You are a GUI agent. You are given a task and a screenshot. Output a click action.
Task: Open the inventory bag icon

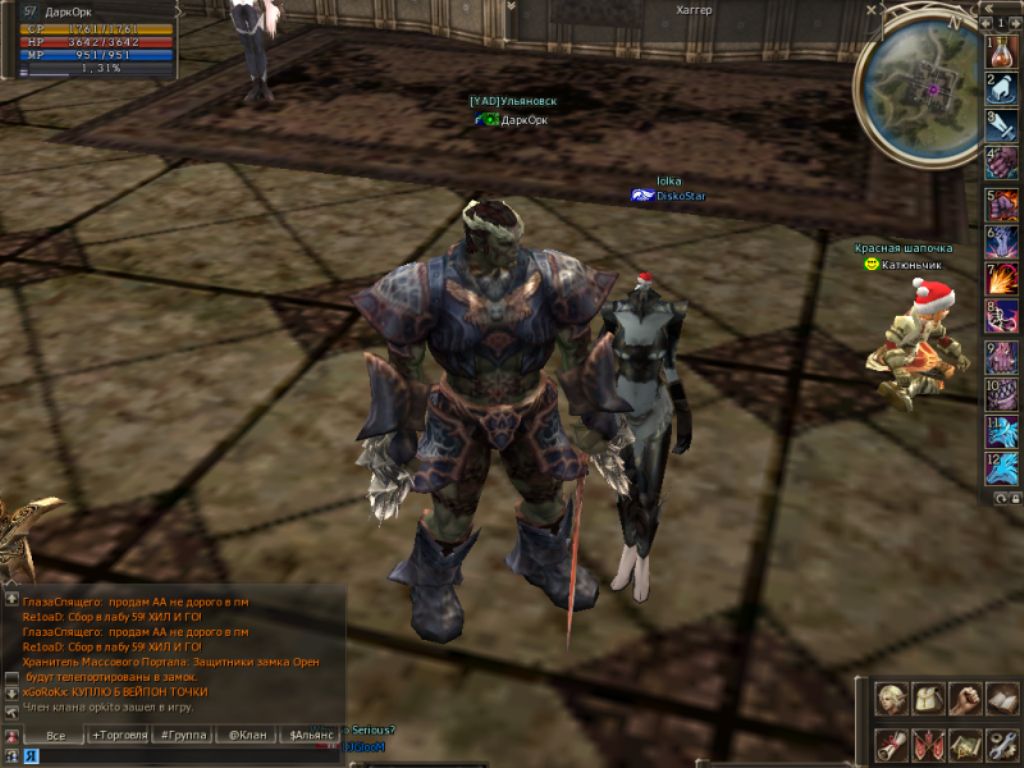click(x=929, y=698)
